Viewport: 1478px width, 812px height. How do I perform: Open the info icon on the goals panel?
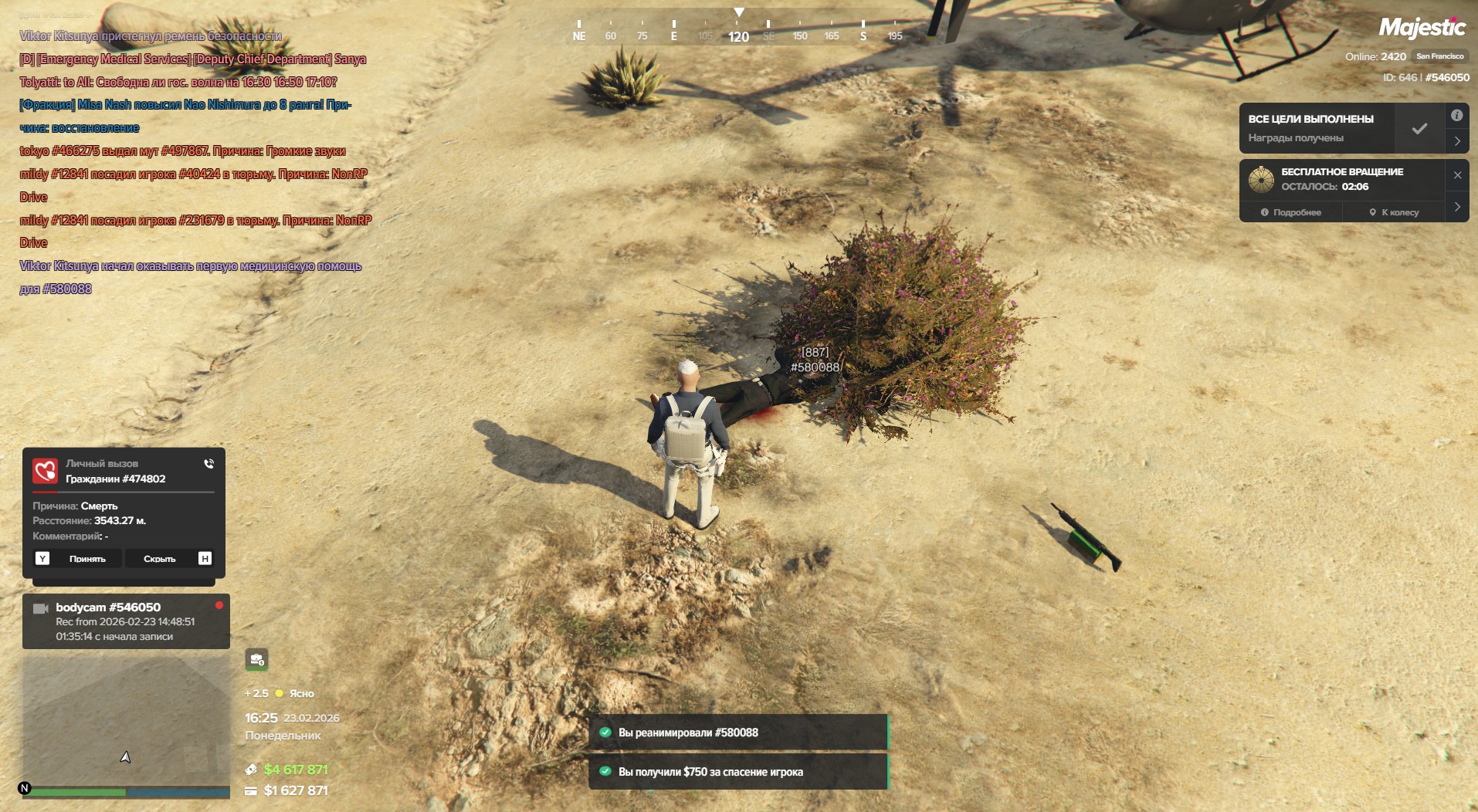pos(1456,116)
